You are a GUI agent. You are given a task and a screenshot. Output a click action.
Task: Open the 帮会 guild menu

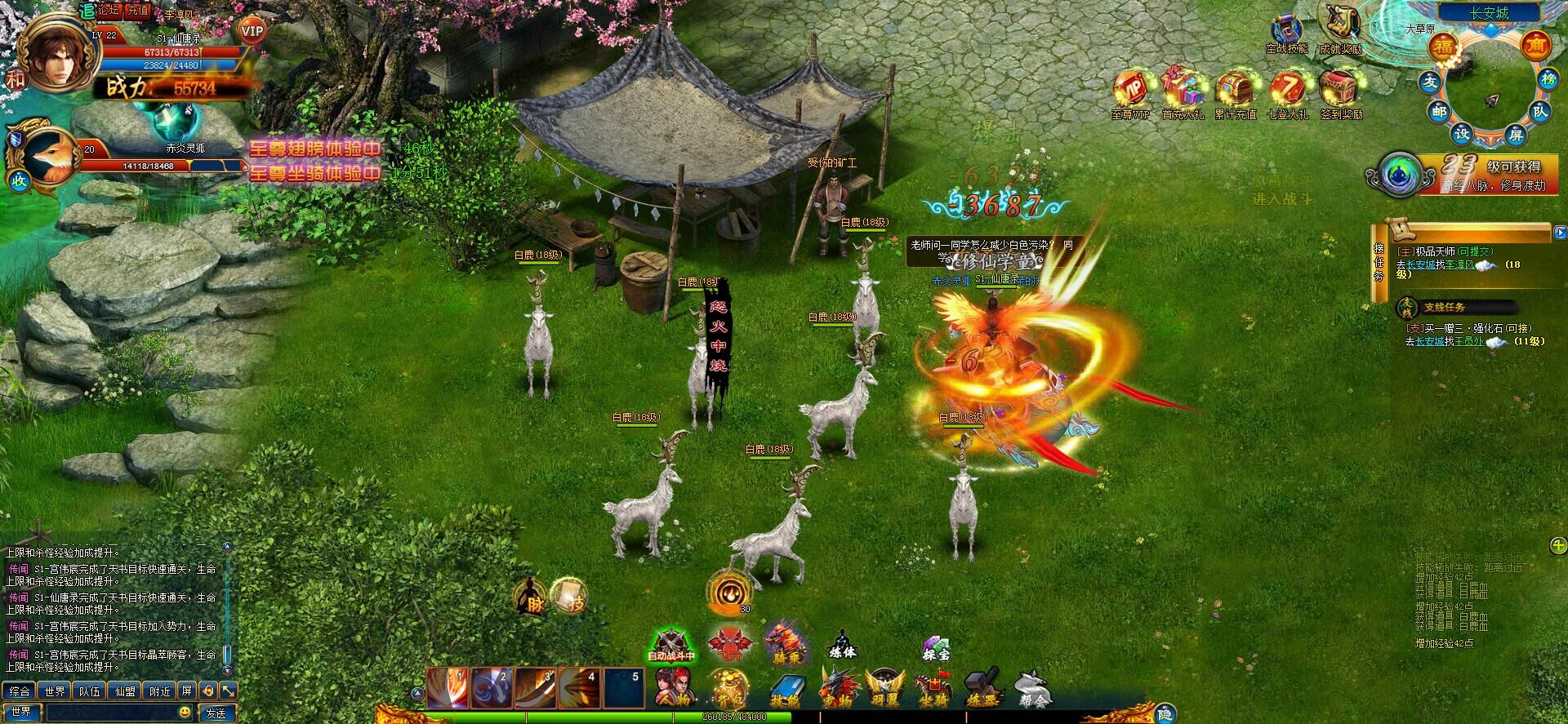tap(1031, 688)
